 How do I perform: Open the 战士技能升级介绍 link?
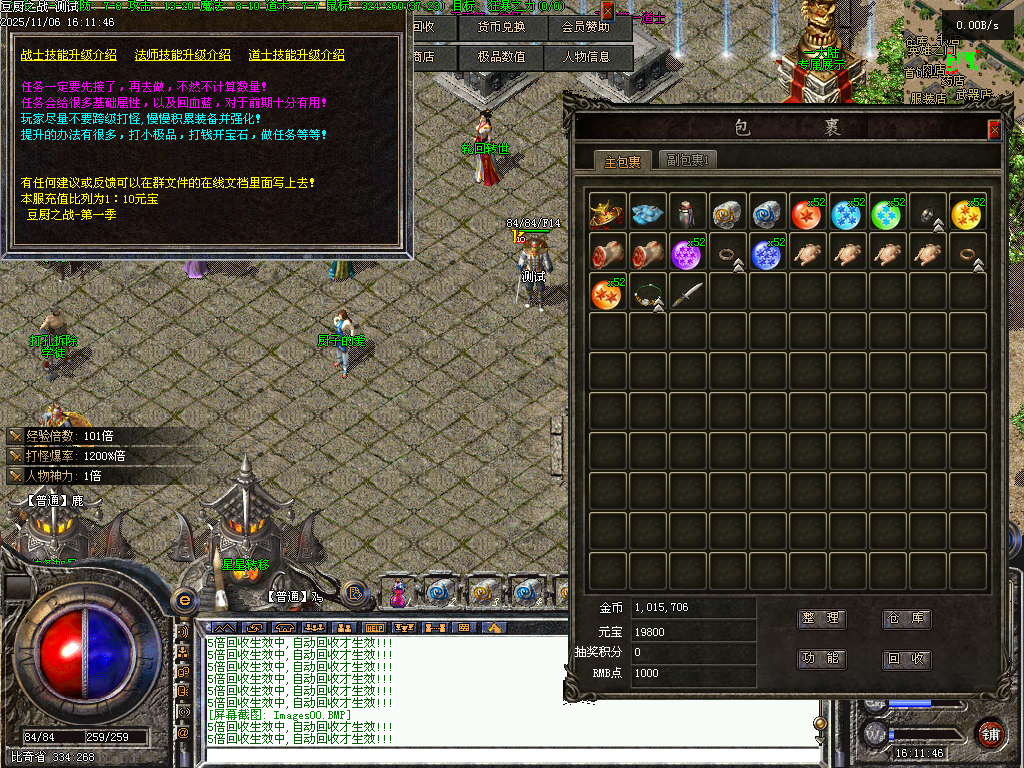coord(69,55)
